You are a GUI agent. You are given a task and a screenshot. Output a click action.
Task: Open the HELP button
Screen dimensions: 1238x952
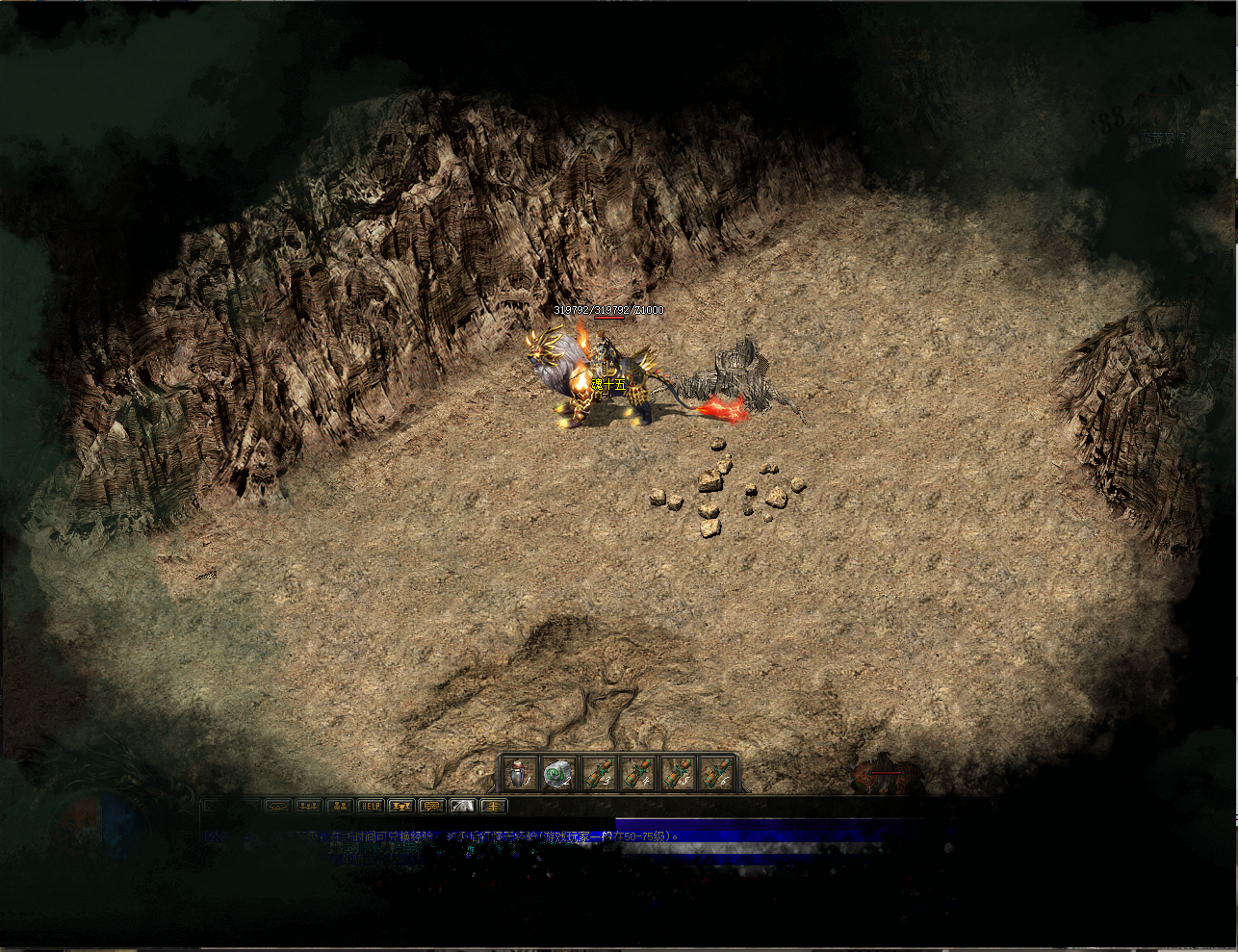coord(370,806)
